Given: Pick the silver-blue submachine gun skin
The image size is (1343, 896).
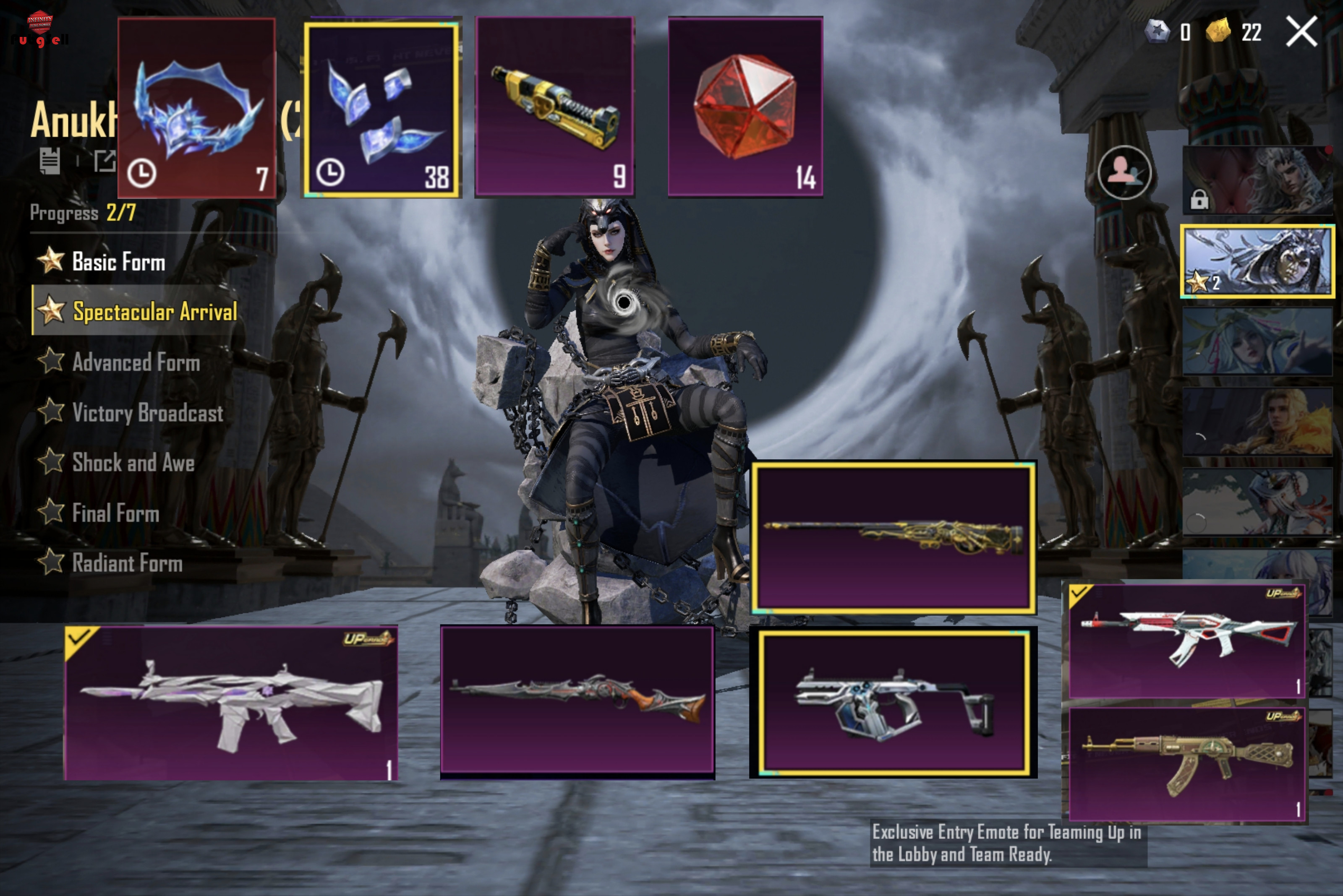Looking at the screenshot, I should 893,703.
